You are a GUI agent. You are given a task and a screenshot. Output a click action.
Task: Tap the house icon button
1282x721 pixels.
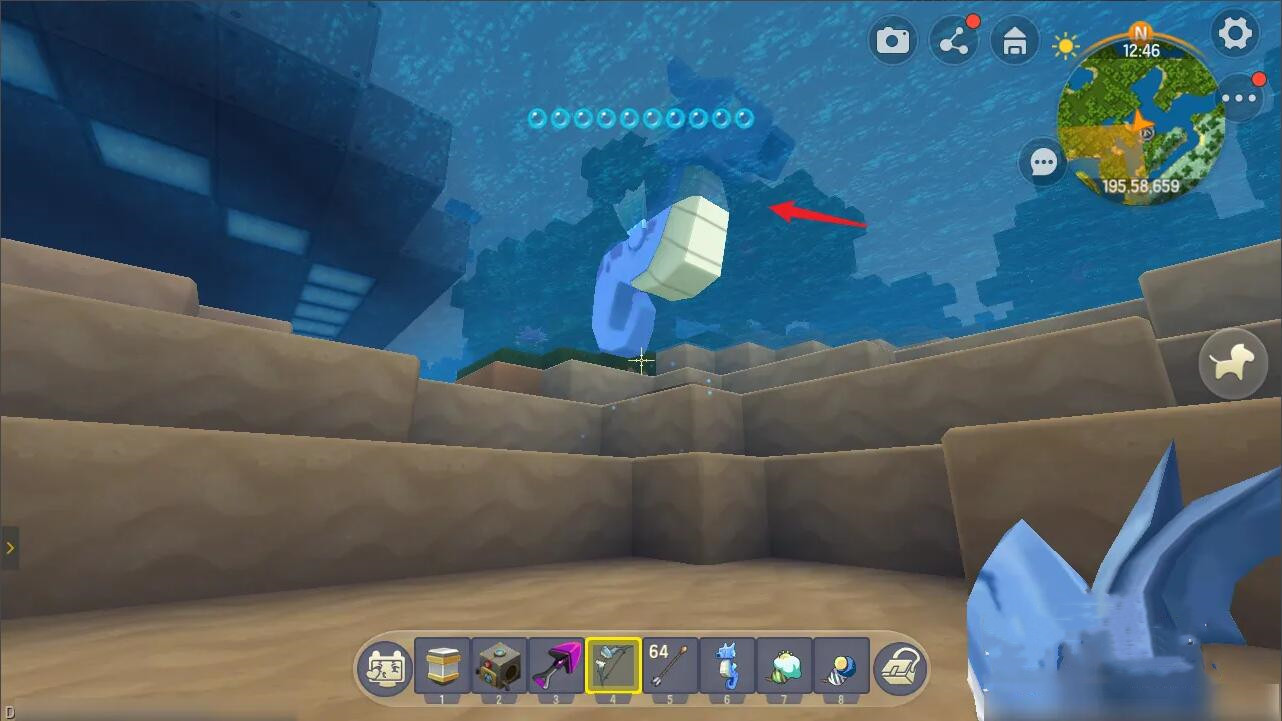(1015, 42)
